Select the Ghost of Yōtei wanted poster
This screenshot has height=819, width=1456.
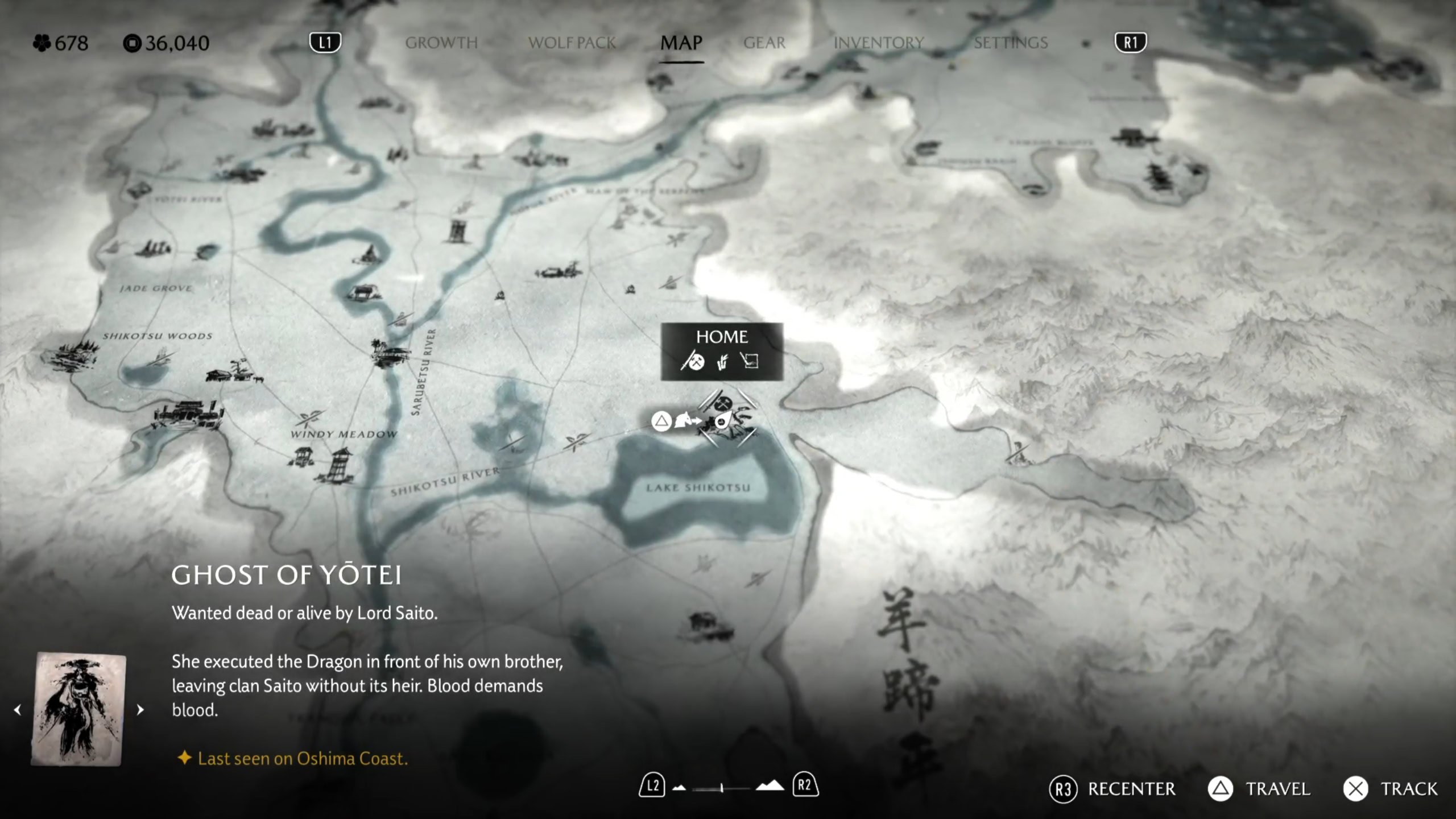click(x=80, y=709)
